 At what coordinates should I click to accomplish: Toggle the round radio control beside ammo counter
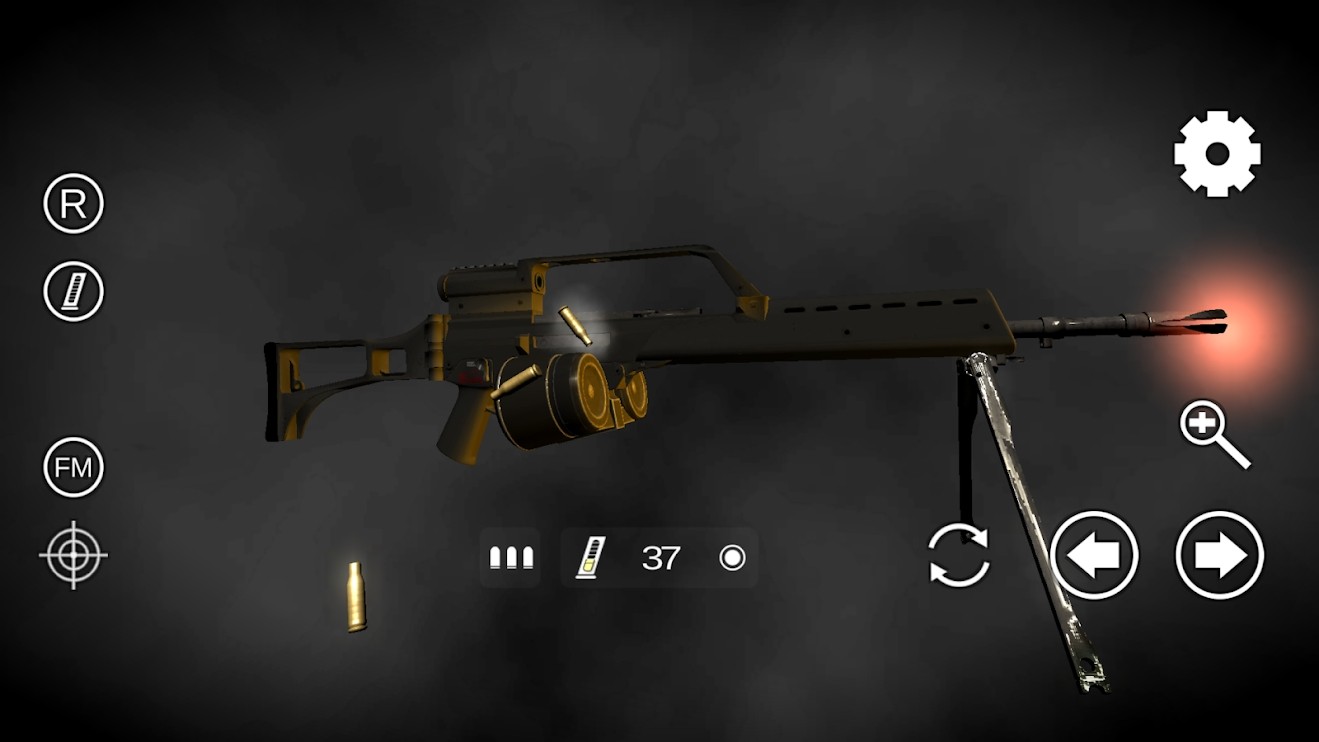pyautogui.click(x=733, y=557)
